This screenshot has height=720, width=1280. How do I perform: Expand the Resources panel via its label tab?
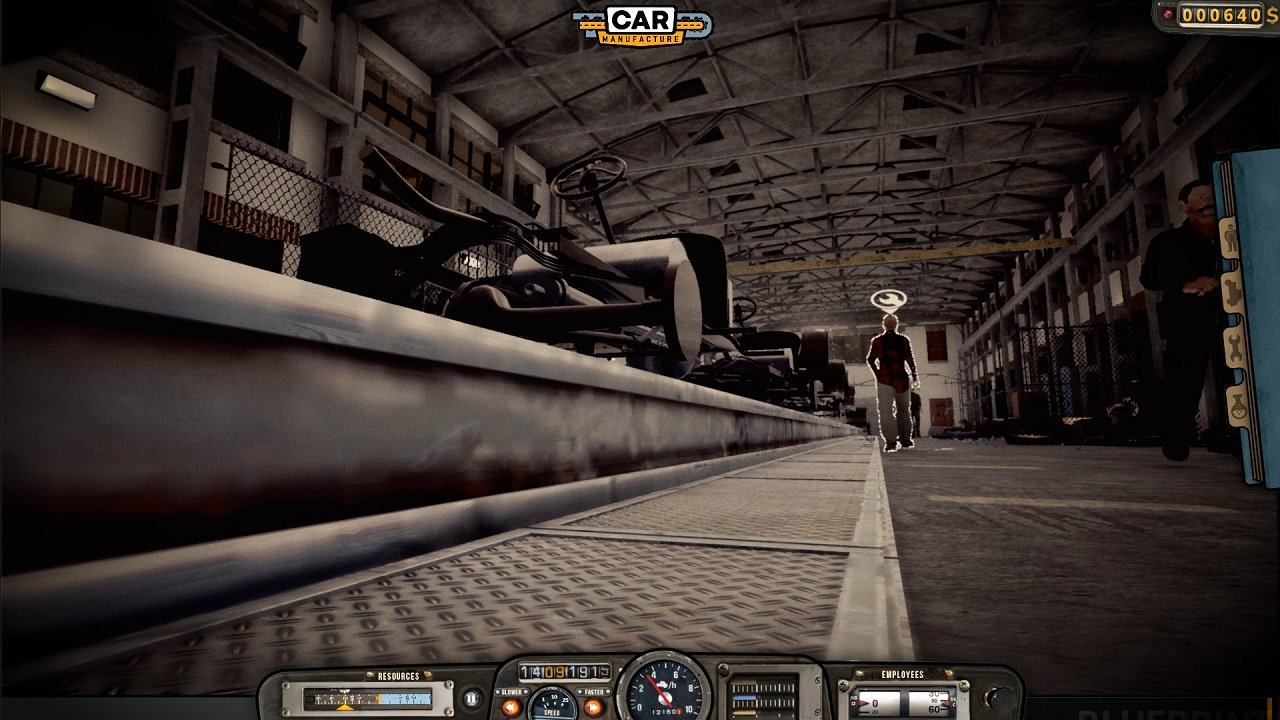click(x=398, y=676)
